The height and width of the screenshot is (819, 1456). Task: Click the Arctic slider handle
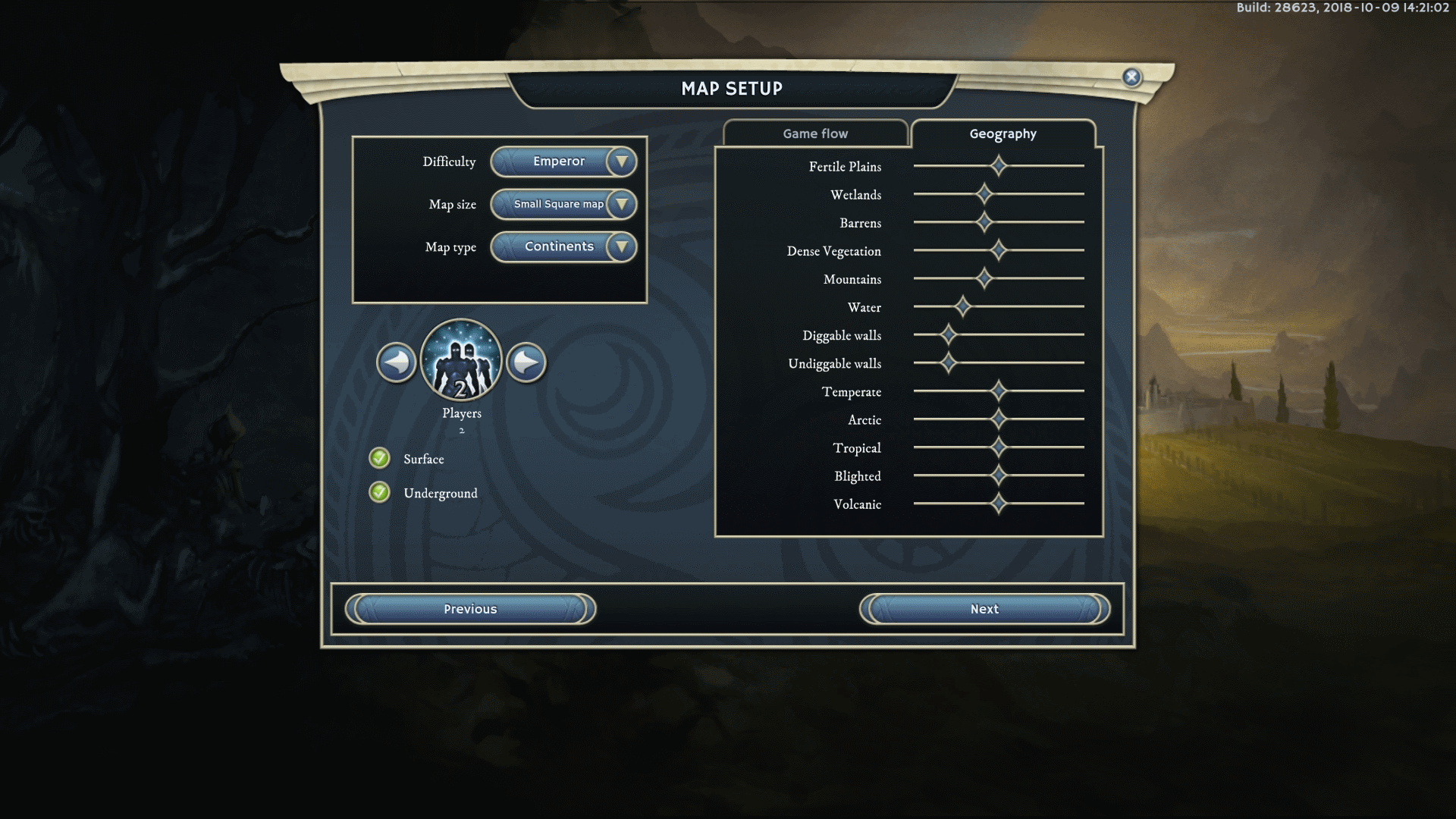pyautogui.click(x=999, y=419)
